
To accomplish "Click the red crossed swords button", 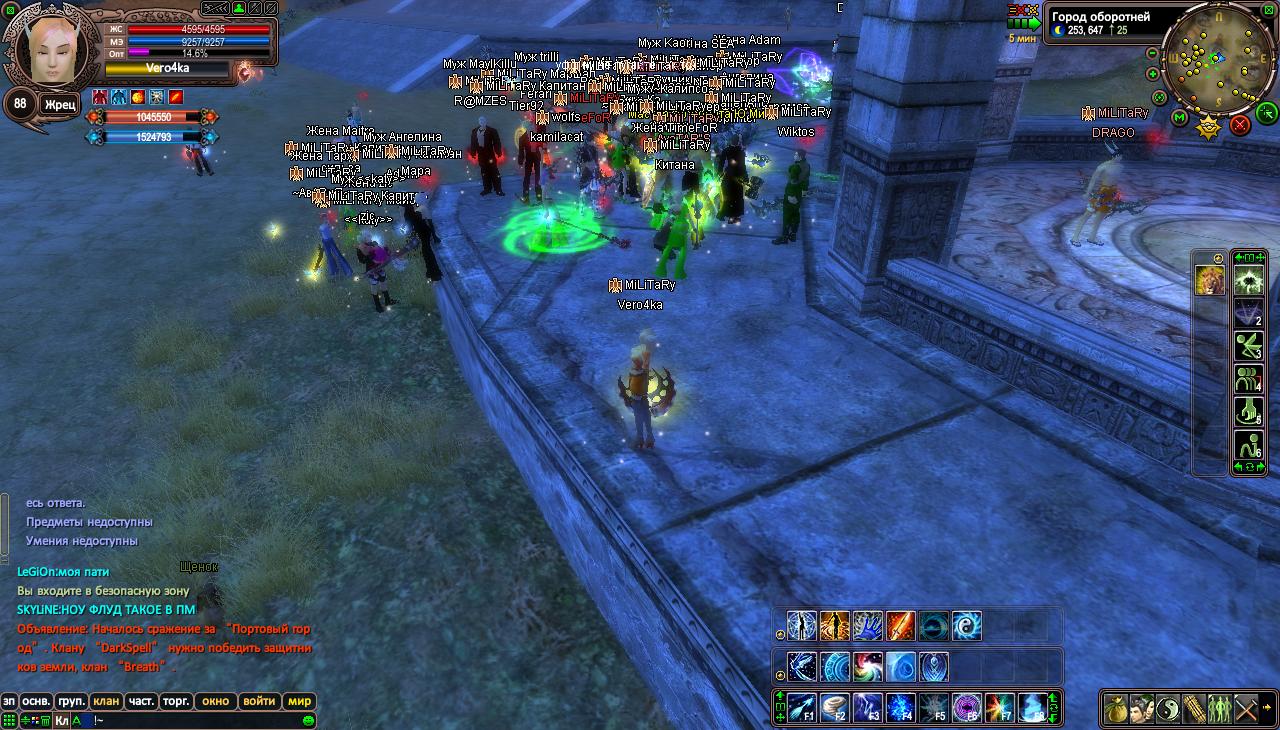I will [1240, 124].
